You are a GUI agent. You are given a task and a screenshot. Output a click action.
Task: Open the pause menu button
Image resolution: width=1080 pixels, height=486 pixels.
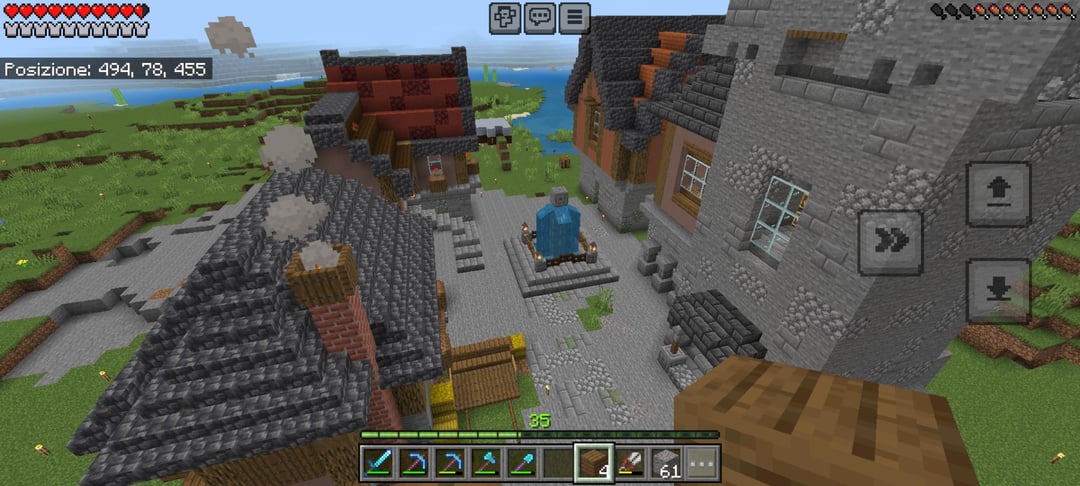click(574, 17)
